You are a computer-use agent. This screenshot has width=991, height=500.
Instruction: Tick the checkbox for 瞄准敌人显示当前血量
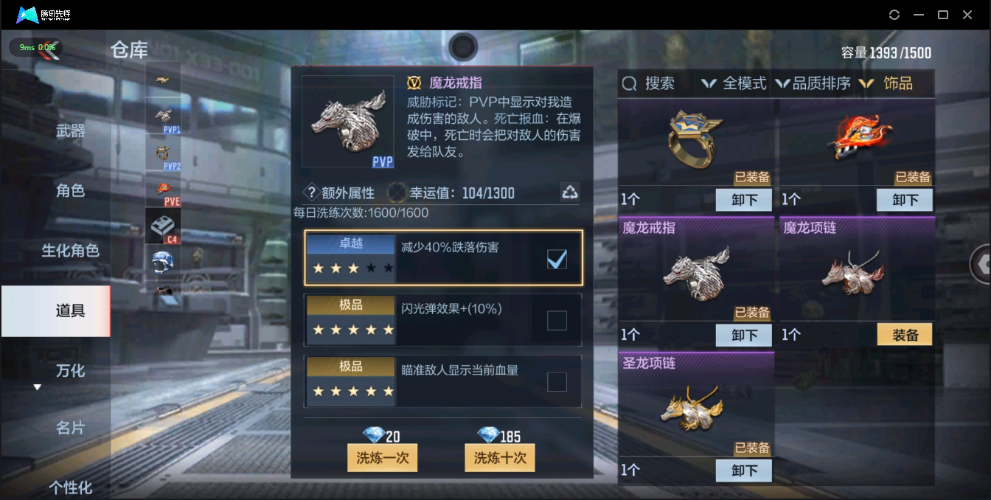tap(557, 381)
